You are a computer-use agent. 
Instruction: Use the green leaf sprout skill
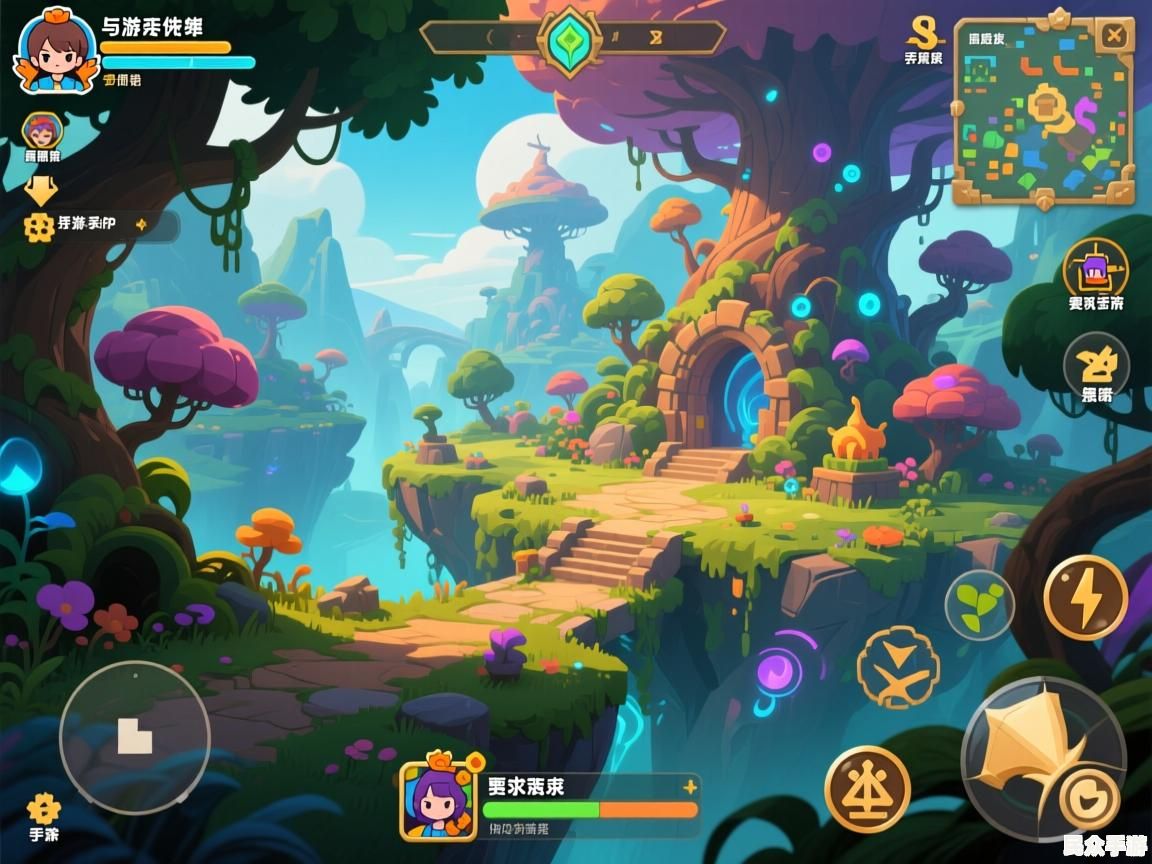tap(980, 605)
